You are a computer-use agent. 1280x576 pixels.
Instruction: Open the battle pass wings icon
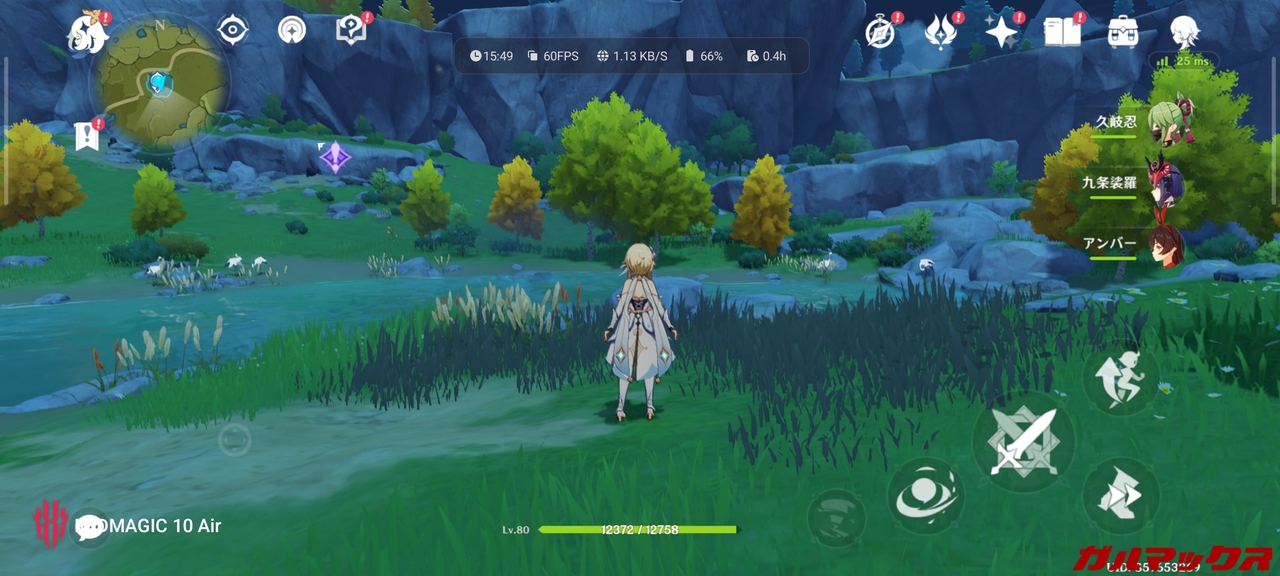pos(941,32)
